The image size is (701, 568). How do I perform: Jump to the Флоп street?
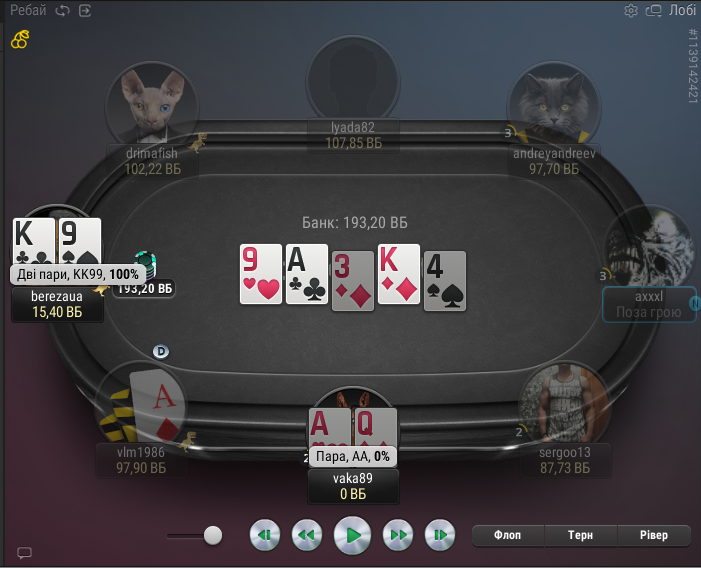coord(508,535)
